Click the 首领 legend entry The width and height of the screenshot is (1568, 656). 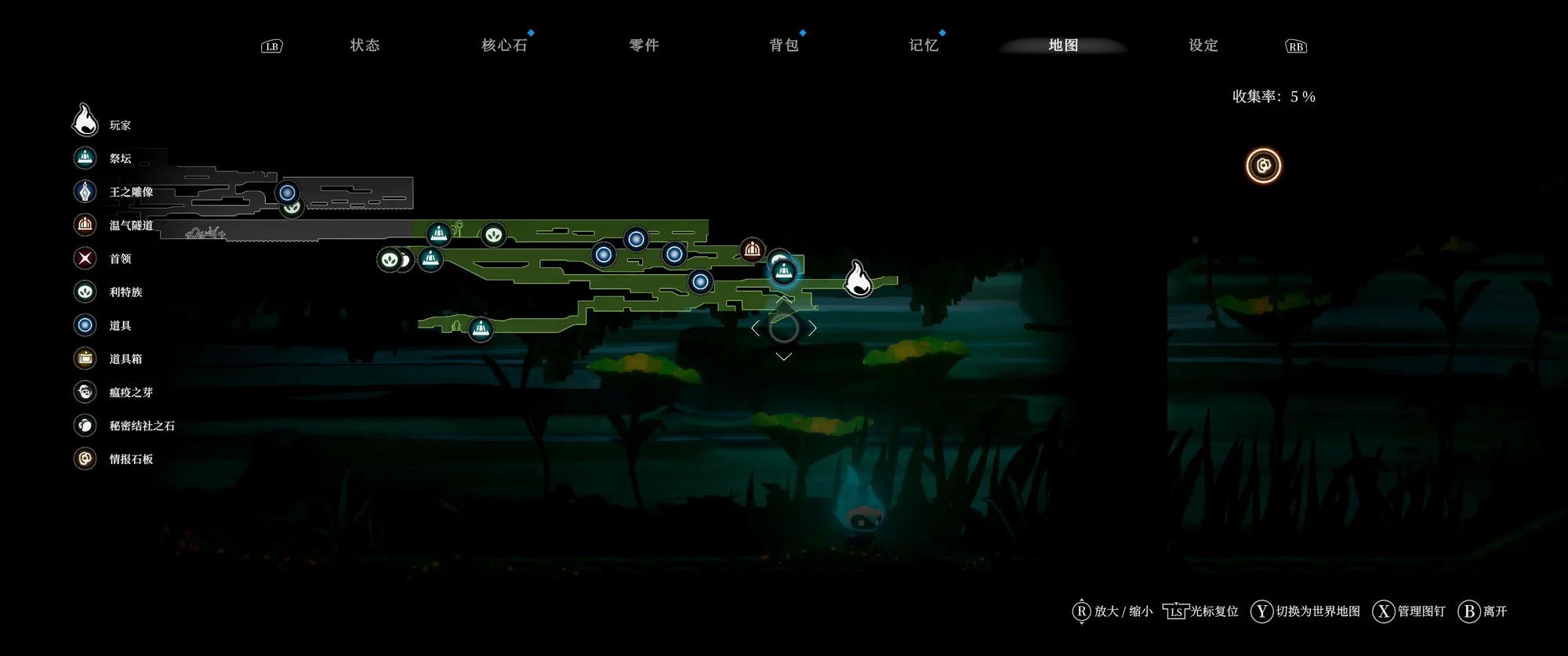[119, 259]
